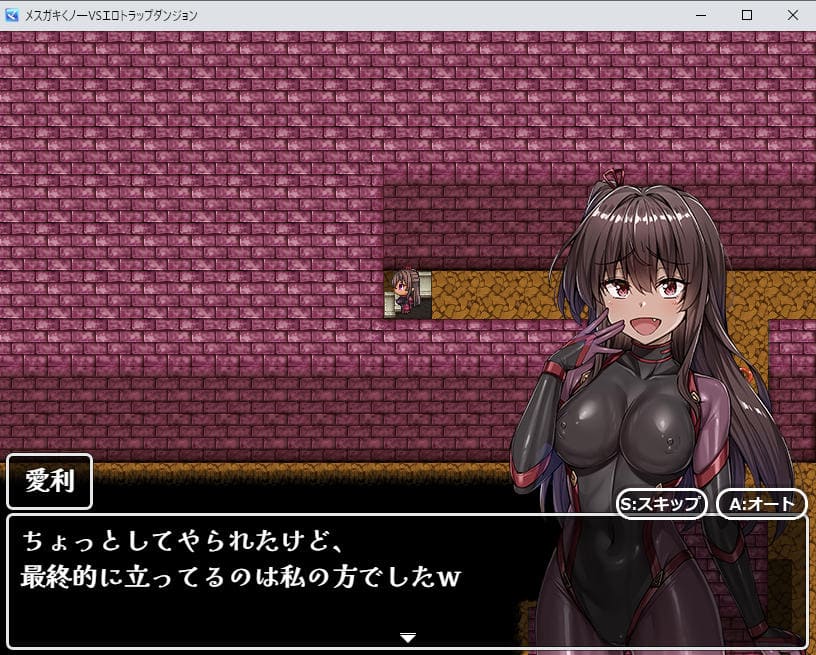Image resolution: width=816 pixels, height=655 pixels.
Task: Close the game window
Action: [x=792, y=15]
